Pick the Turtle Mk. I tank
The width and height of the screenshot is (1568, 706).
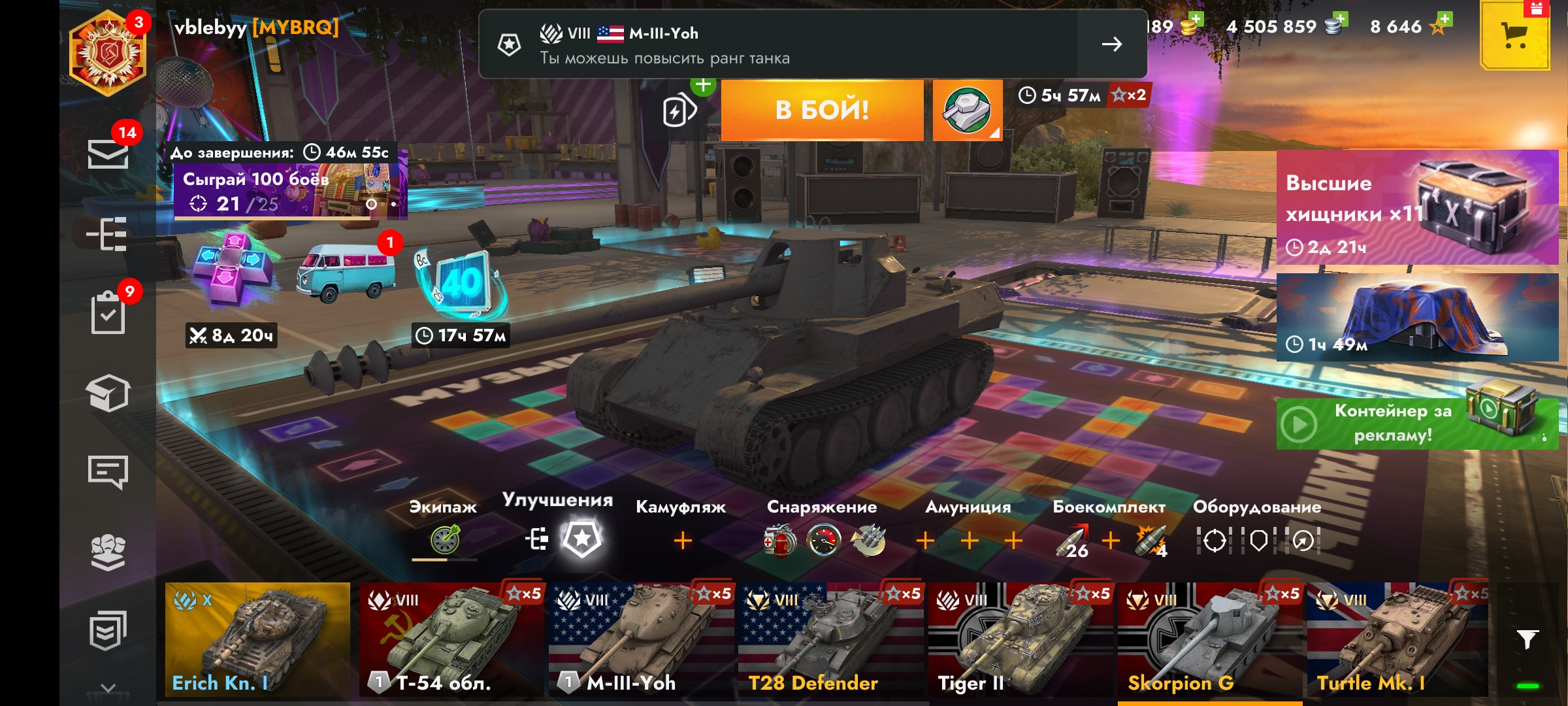pos(1397,639)
